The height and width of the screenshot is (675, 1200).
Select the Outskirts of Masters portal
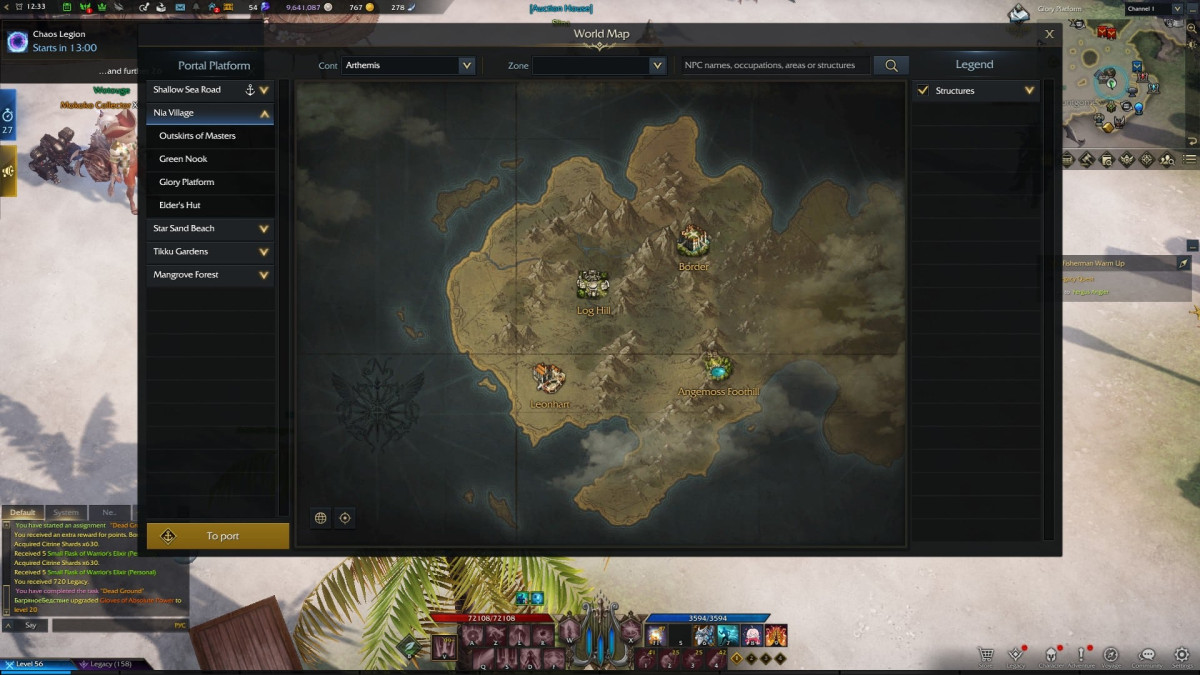198,136
